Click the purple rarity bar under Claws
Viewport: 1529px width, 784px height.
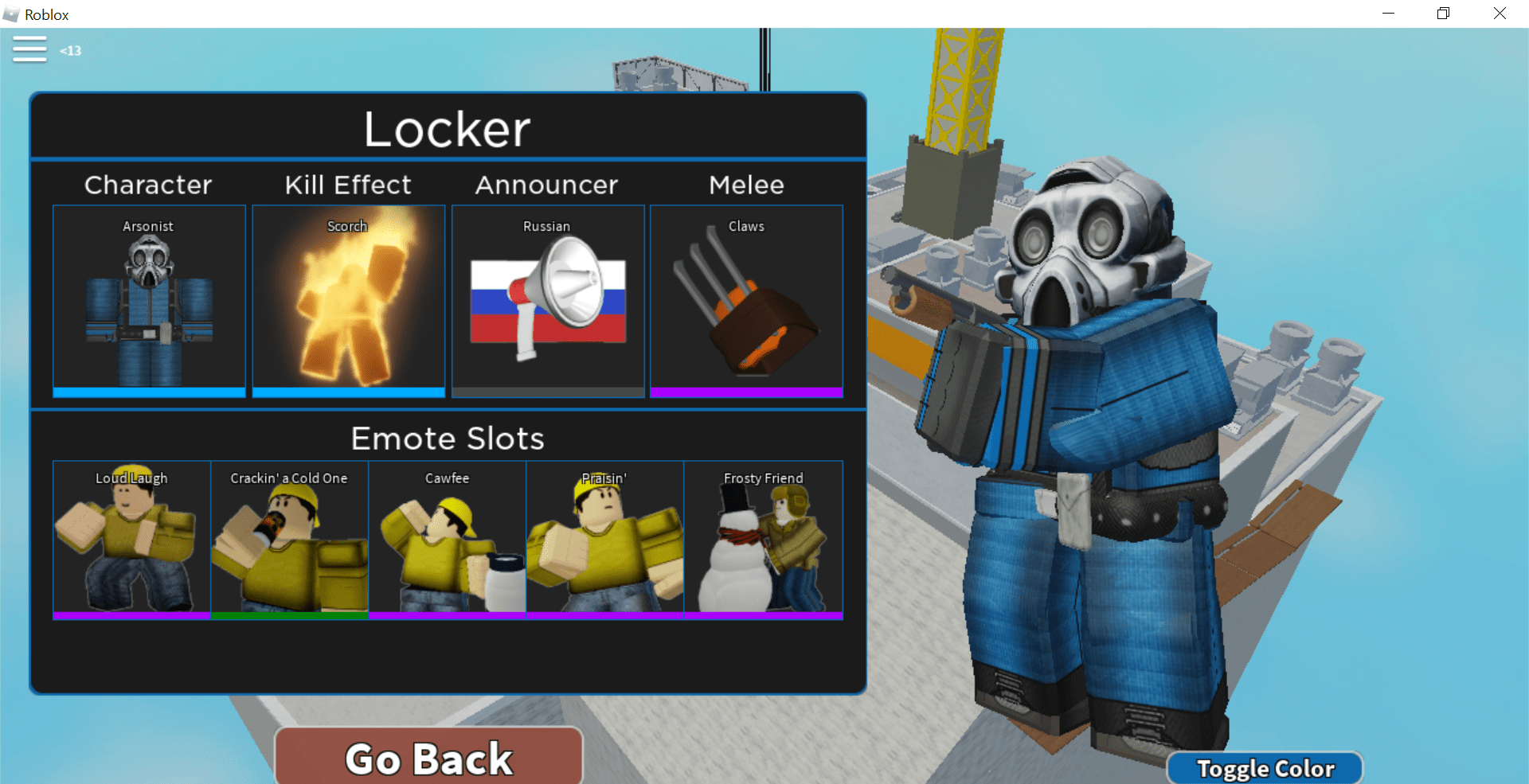coord(746,392)
